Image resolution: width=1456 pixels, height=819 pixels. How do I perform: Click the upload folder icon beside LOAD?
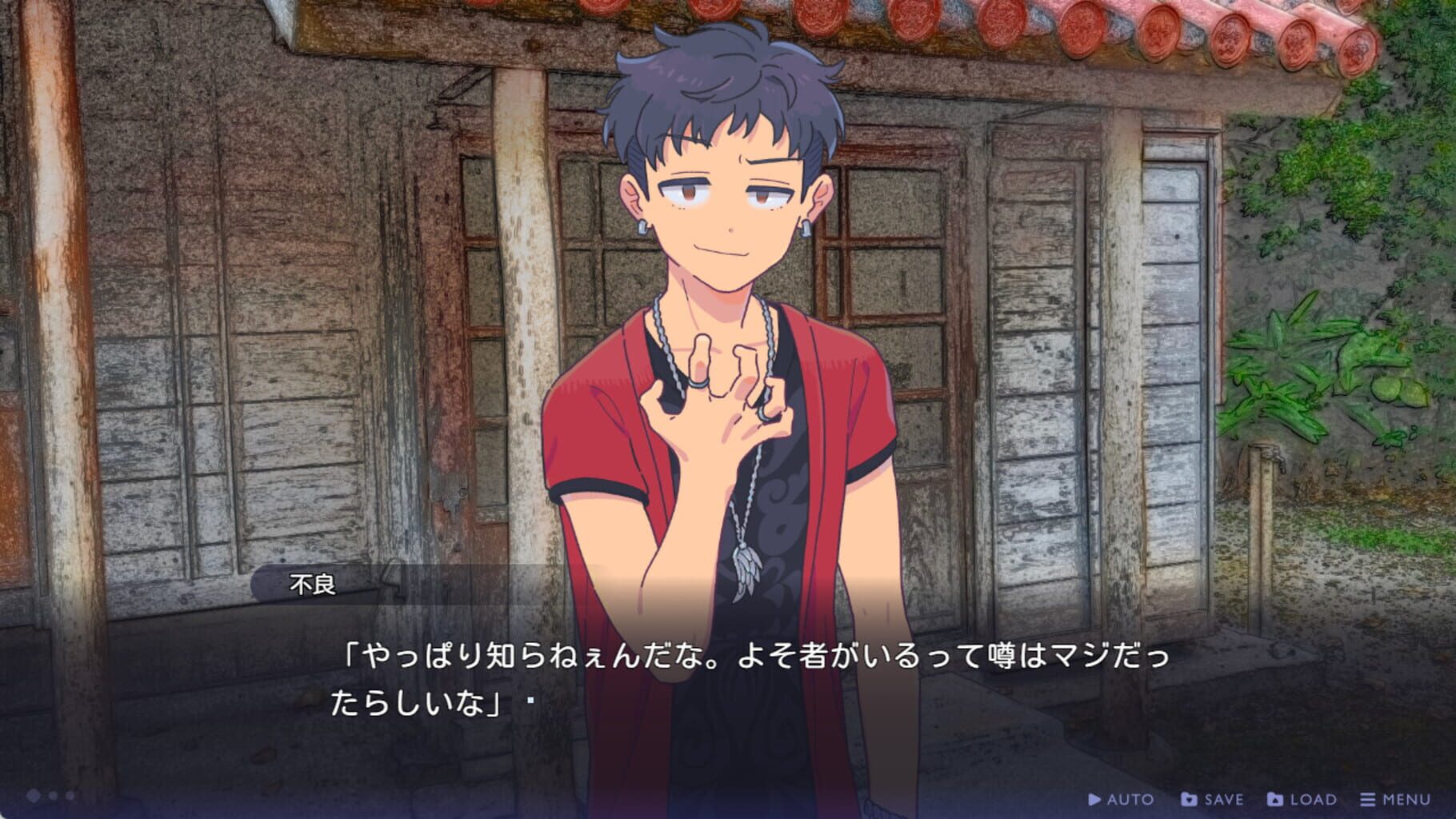click(x=1276, y=799)
